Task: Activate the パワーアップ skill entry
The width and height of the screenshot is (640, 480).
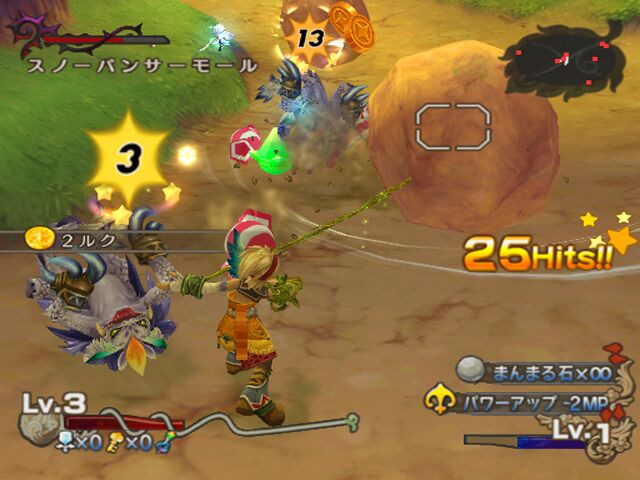Action: tap(530, 403)
